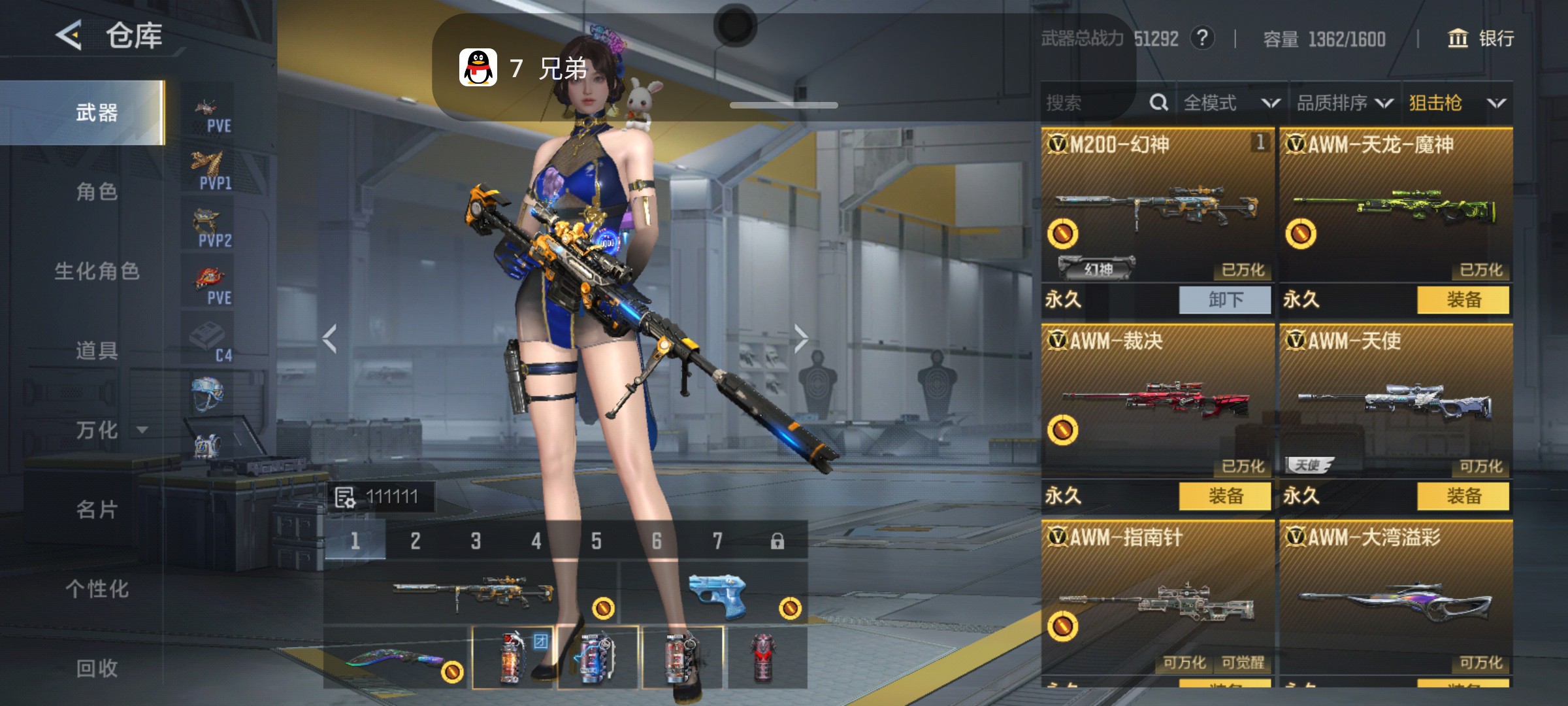Screen dimensions: 1568x706
Task: Open the 回收 recycle section
Action: pyautogui.click(x=97, y=668)
